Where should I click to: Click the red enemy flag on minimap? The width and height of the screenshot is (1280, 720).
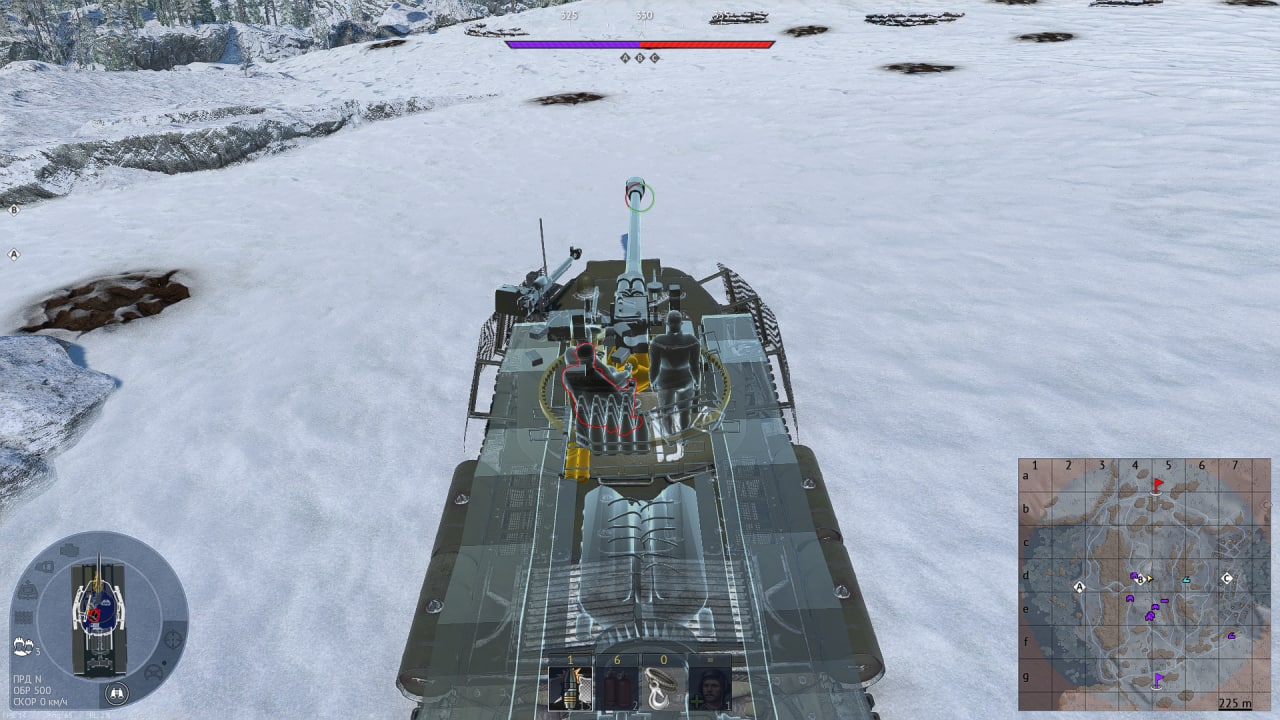1158,485
